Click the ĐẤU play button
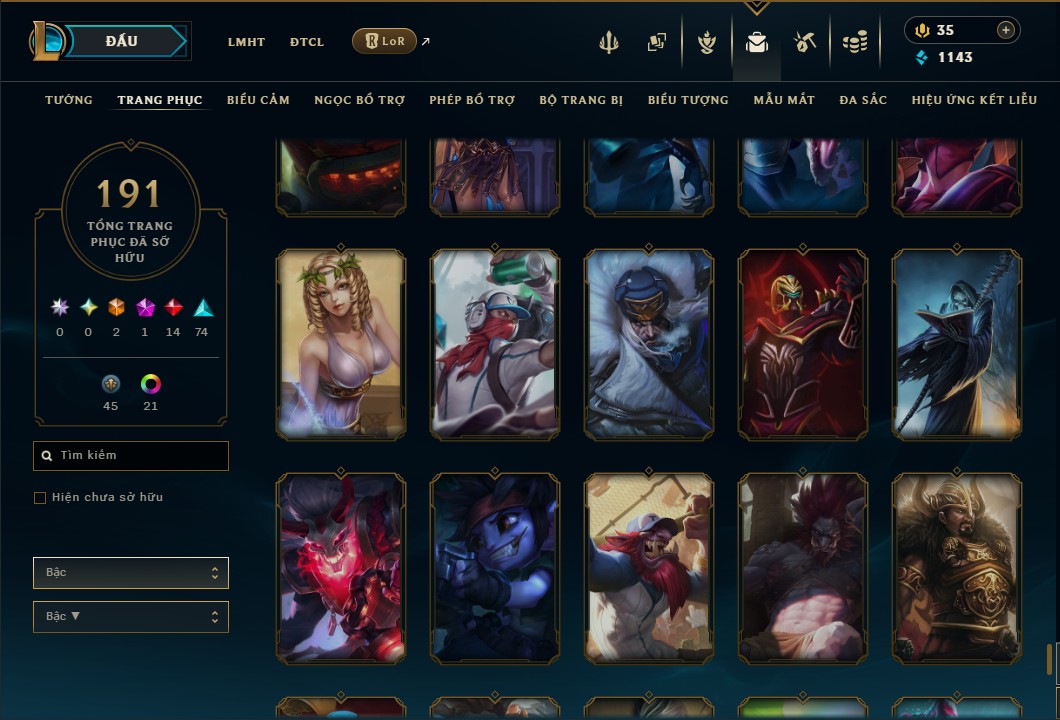This screenshot has height=720, width=1060. pos(120,41)
